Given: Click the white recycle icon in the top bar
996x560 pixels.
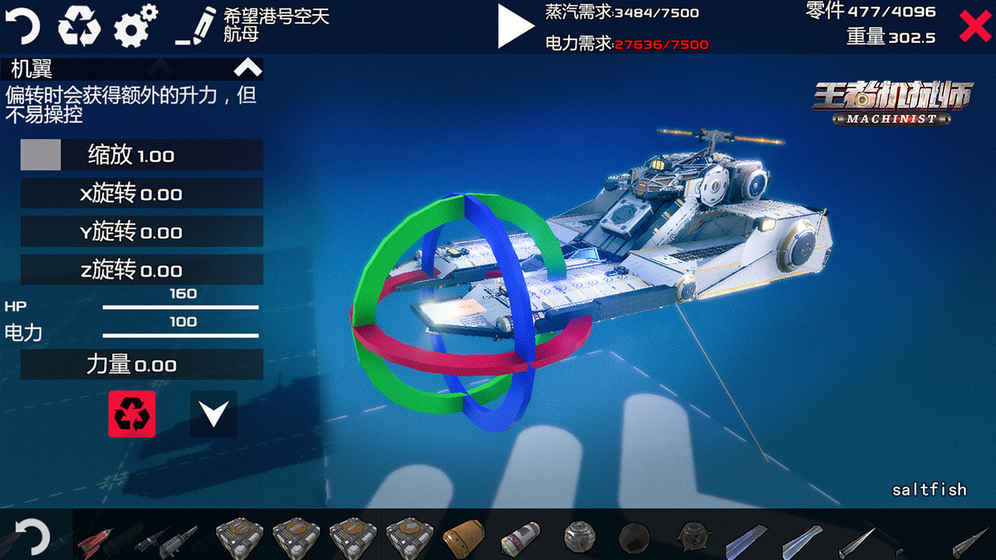Looking at the screenshot, I should click(x=79, y=25).
